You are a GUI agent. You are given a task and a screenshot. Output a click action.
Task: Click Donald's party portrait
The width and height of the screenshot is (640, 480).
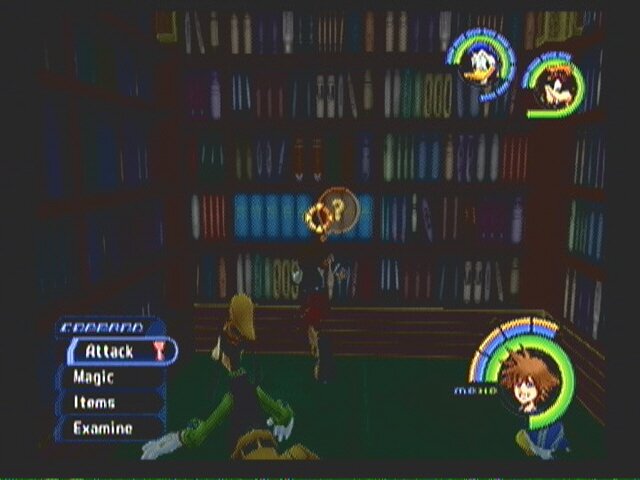pos(478,64)
